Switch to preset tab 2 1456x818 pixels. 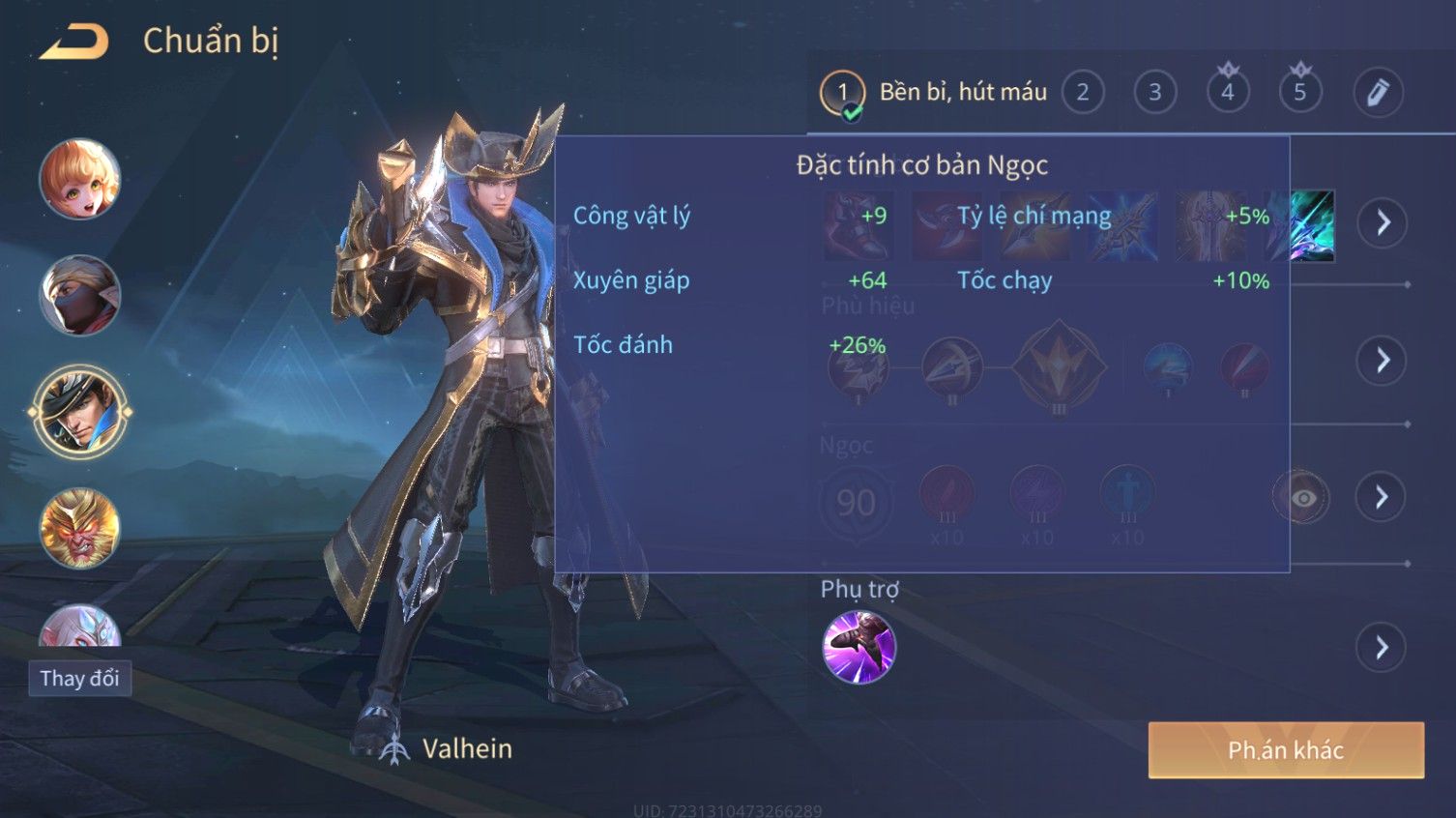coord(1083,93)
